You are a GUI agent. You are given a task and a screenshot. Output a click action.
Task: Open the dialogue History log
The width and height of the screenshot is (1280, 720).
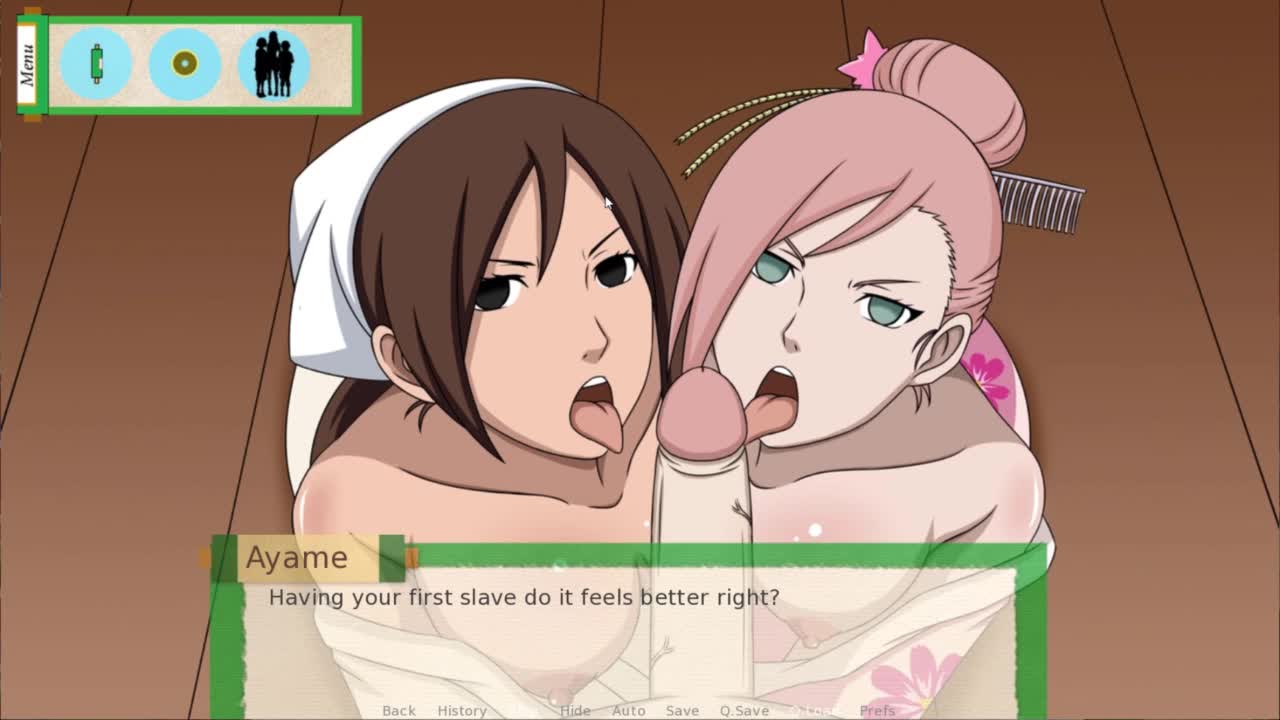pyautogui.click(x=461, y=710)
